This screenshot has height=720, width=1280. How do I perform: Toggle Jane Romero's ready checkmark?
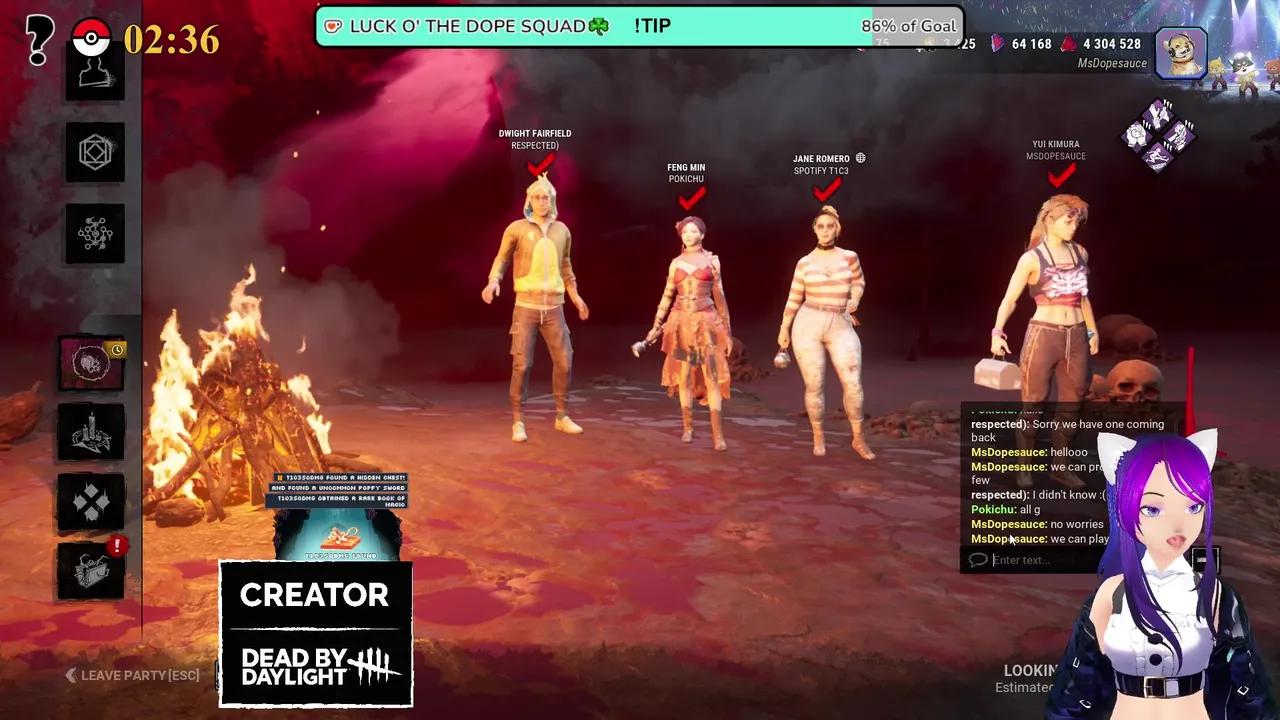tap(827, 191)
